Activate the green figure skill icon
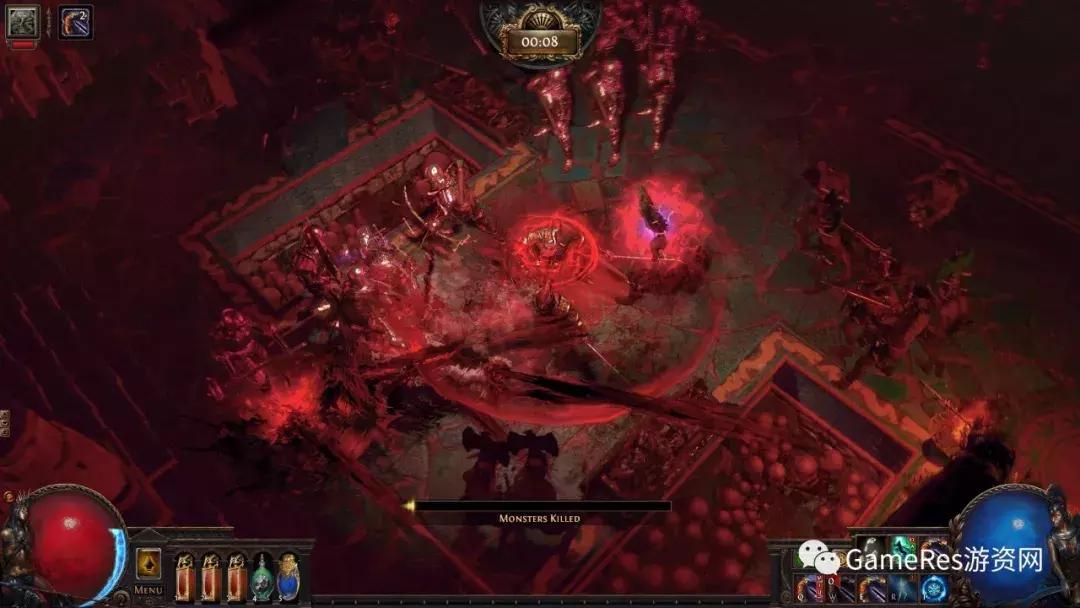1080x608 pixels. coord(901,550)
